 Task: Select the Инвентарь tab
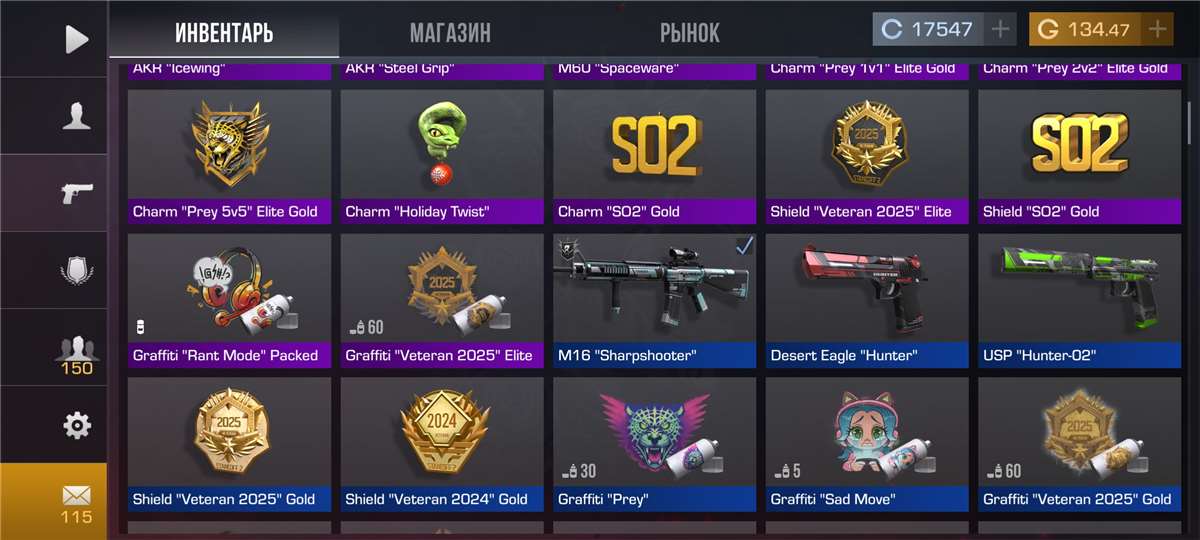(224, 32)
